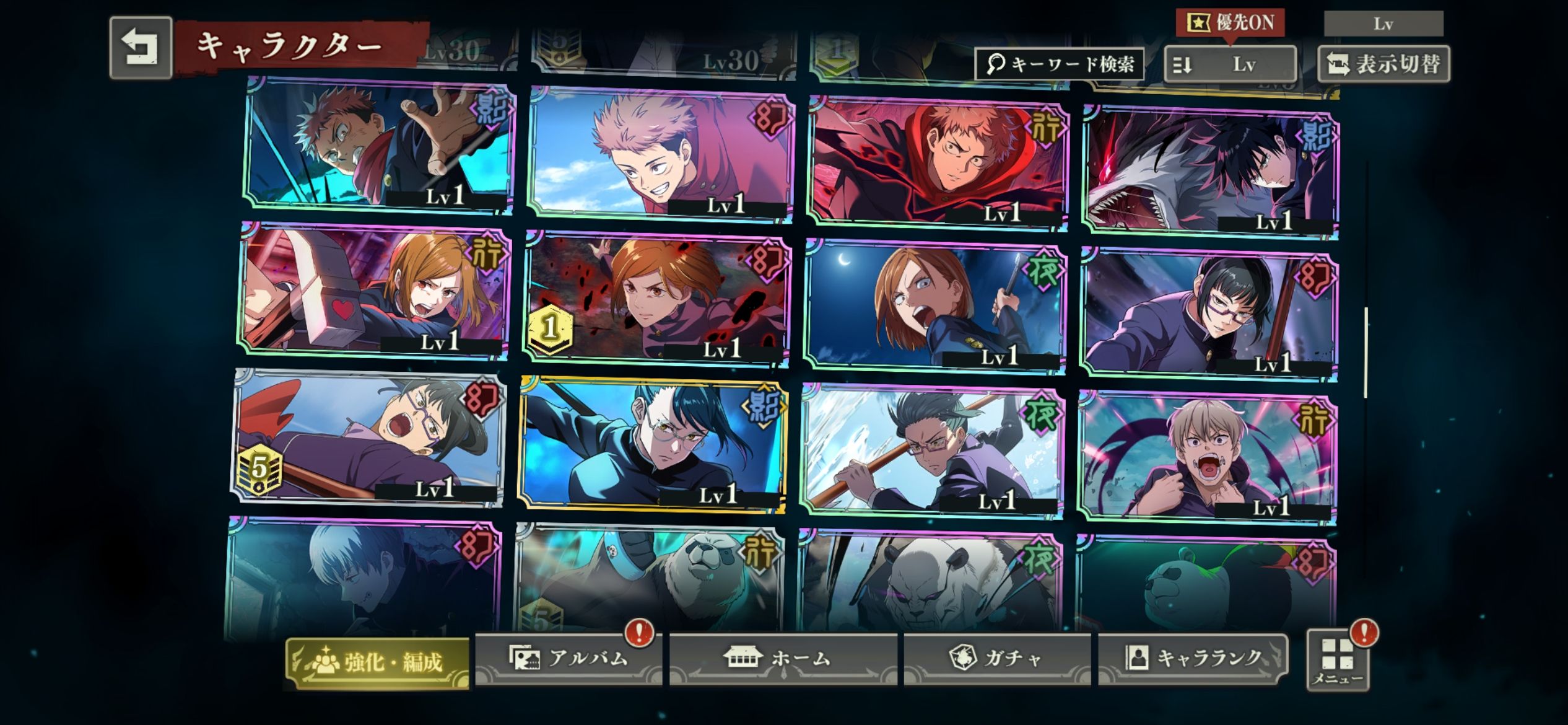This screenshot has height=725, width=1568.
Task: Open the 強化・編成 tab
Action: 378,662
